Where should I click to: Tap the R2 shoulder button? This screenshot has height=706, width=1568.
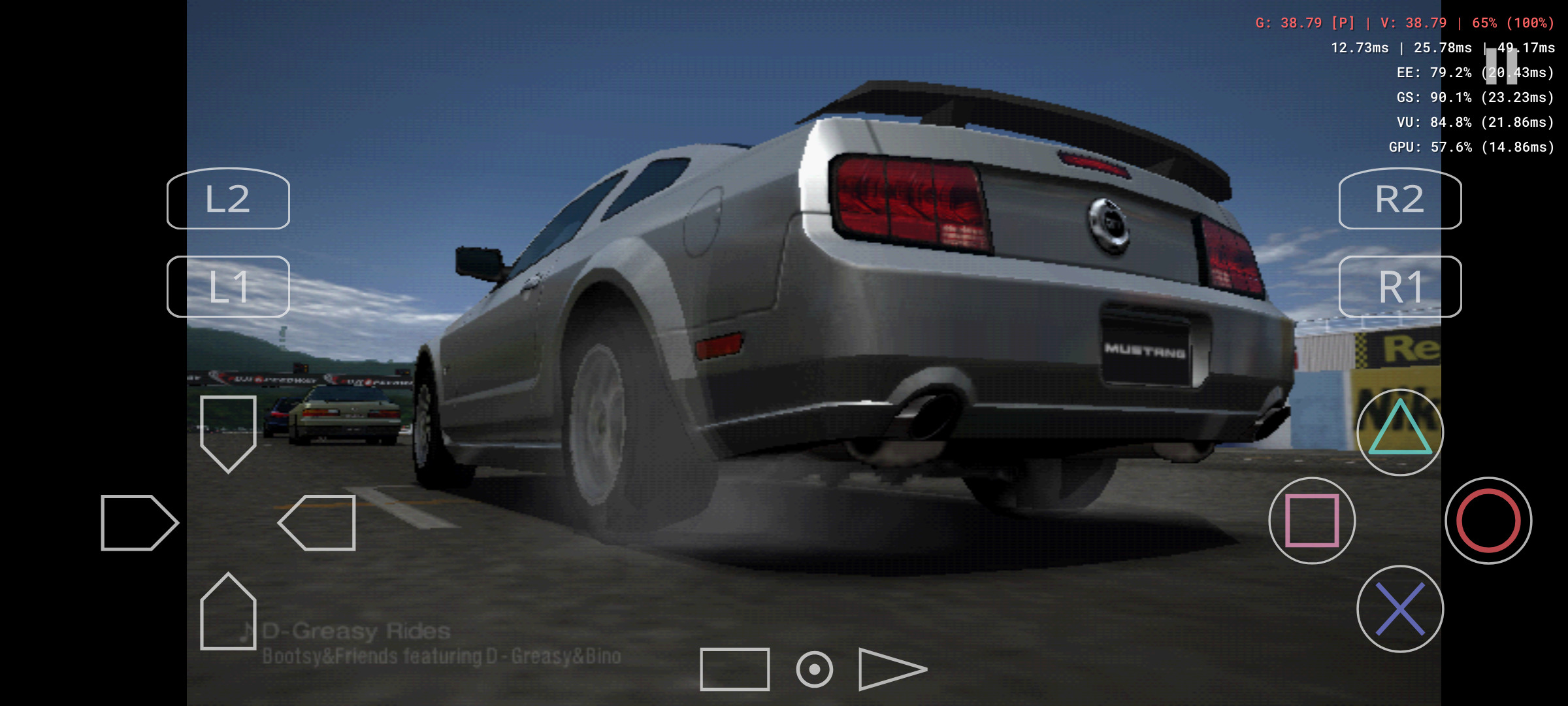pyautogui.click(x=1399, y=199)
